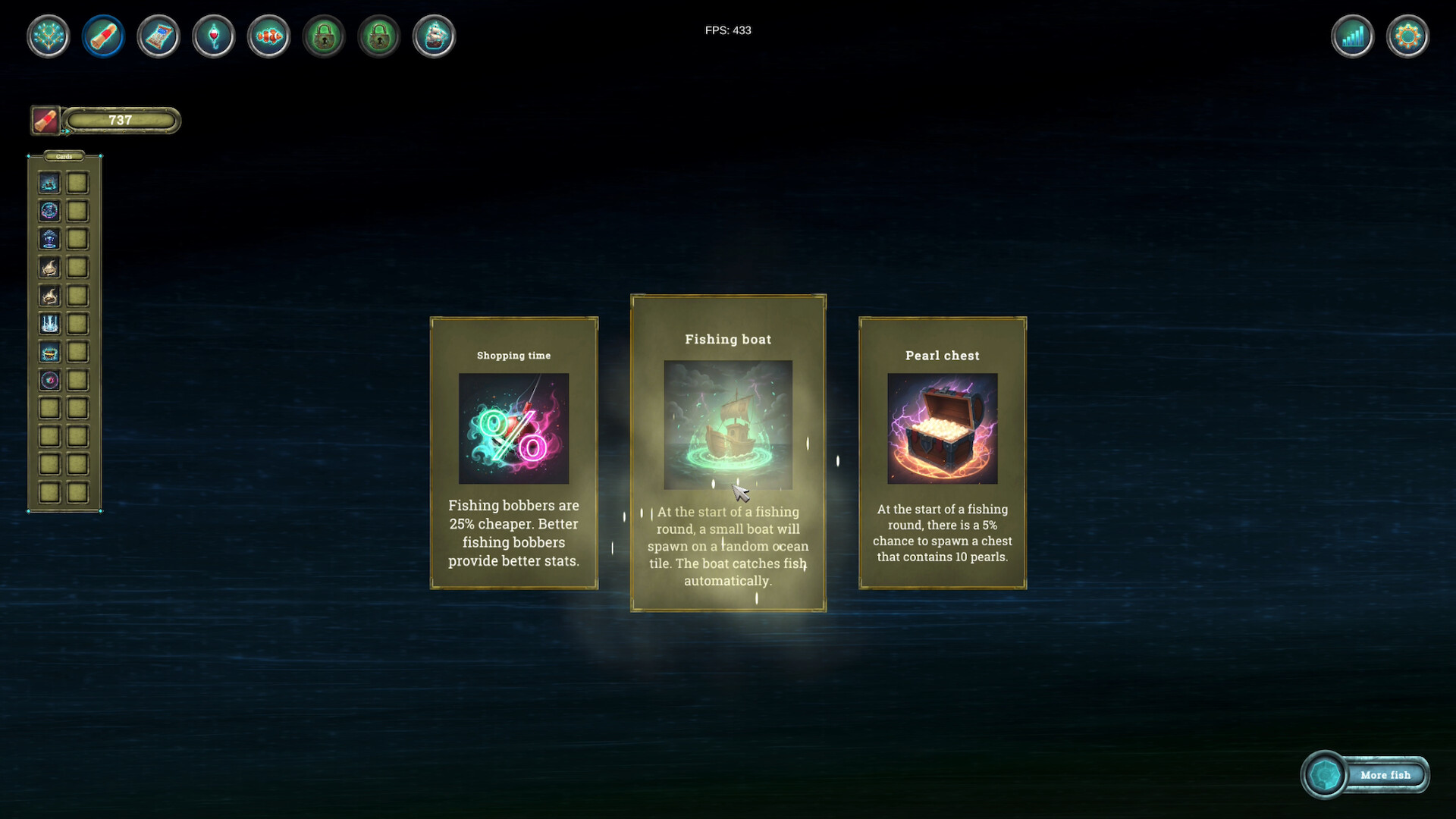1456x819 pixels.
Task: Open the clownfish collection icon
Action: 268,36
